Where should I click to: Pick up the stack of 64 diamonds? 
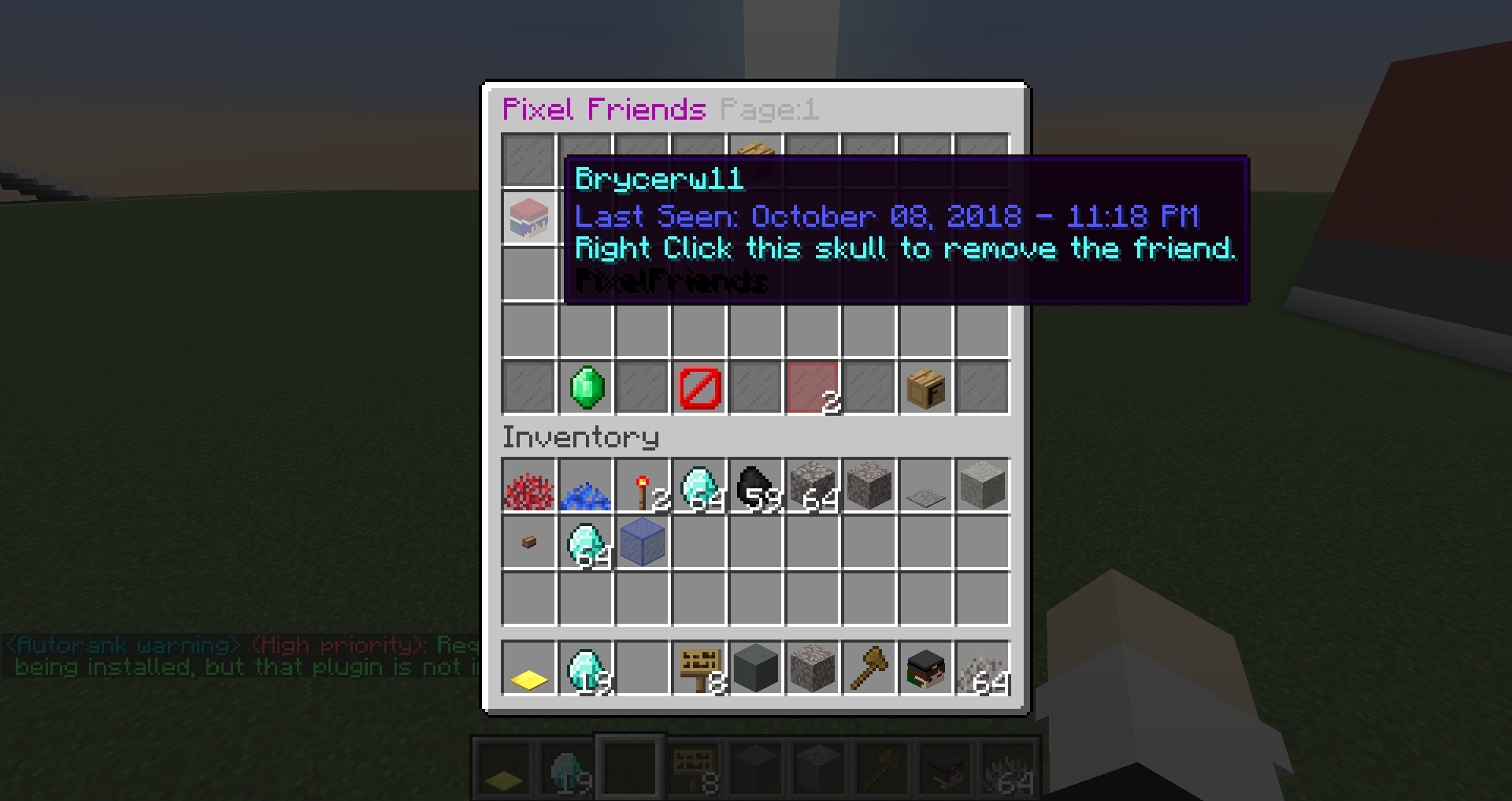click(x=699, y=486)
